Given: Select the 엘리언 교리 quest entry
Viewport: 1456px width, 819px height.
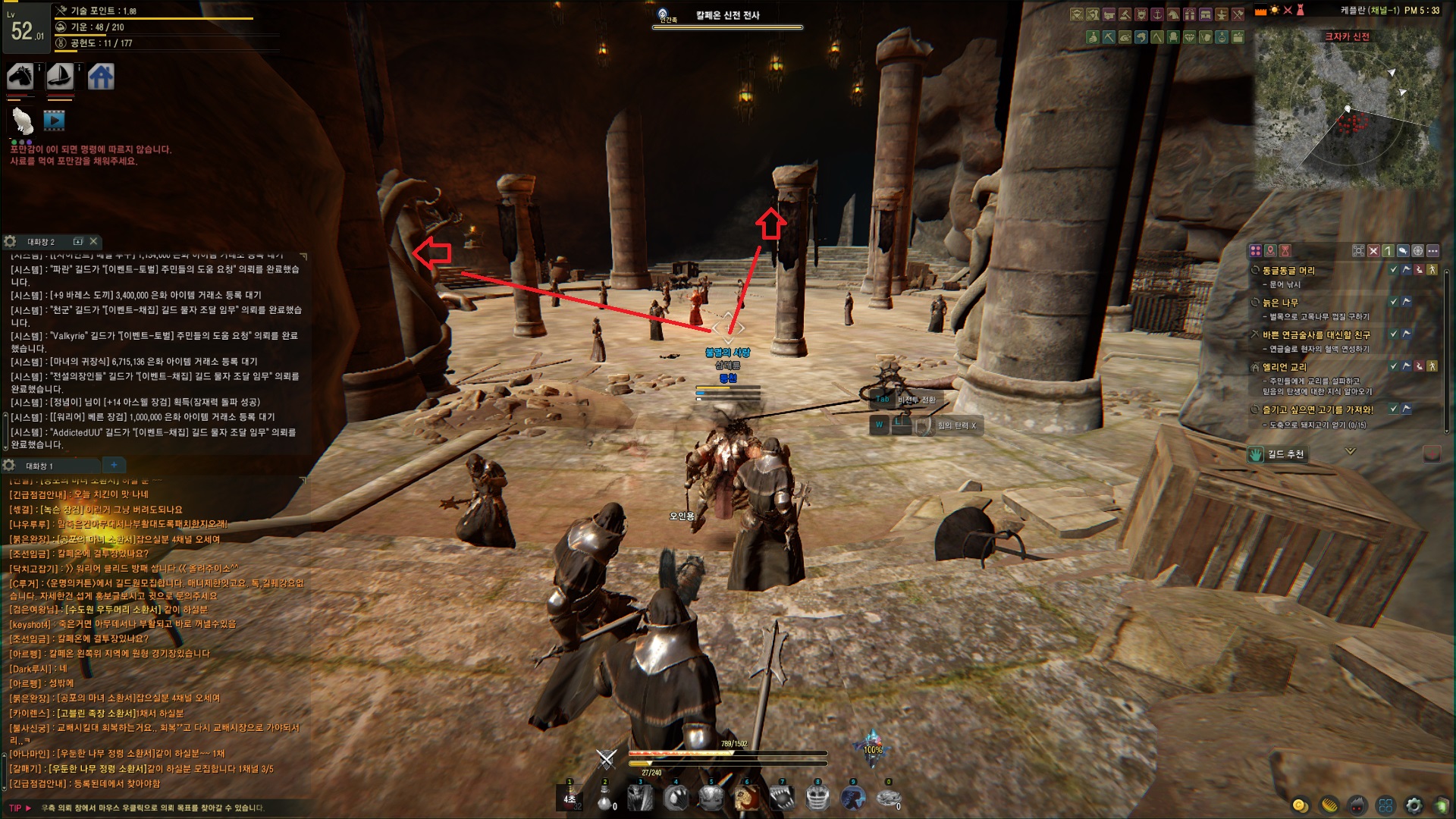Looking at the screenshot, I should pyautogui.click(x=1284, y=367).
